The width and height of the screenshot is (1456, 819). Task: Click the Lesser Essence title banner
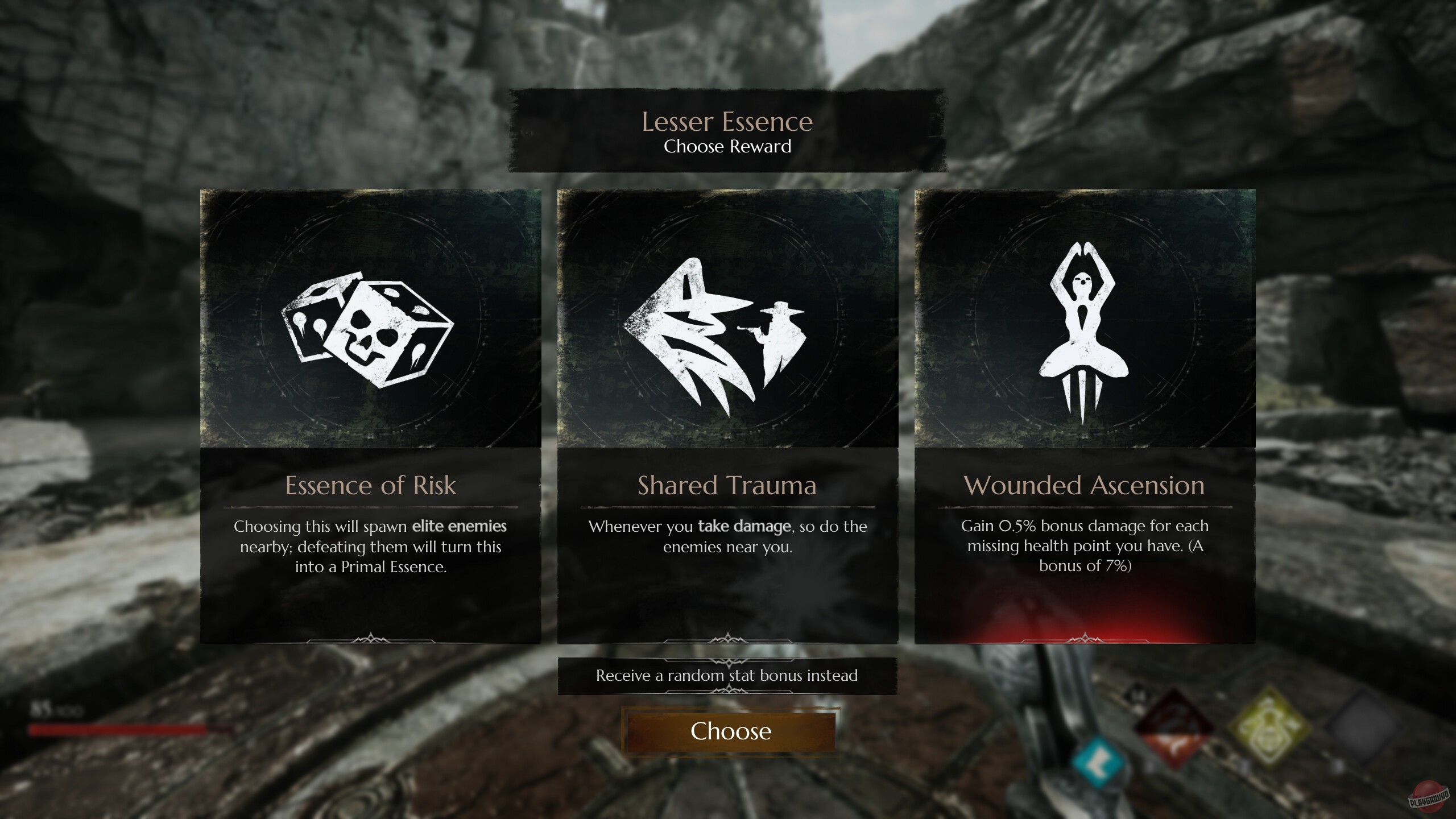(x=728, y=122)
